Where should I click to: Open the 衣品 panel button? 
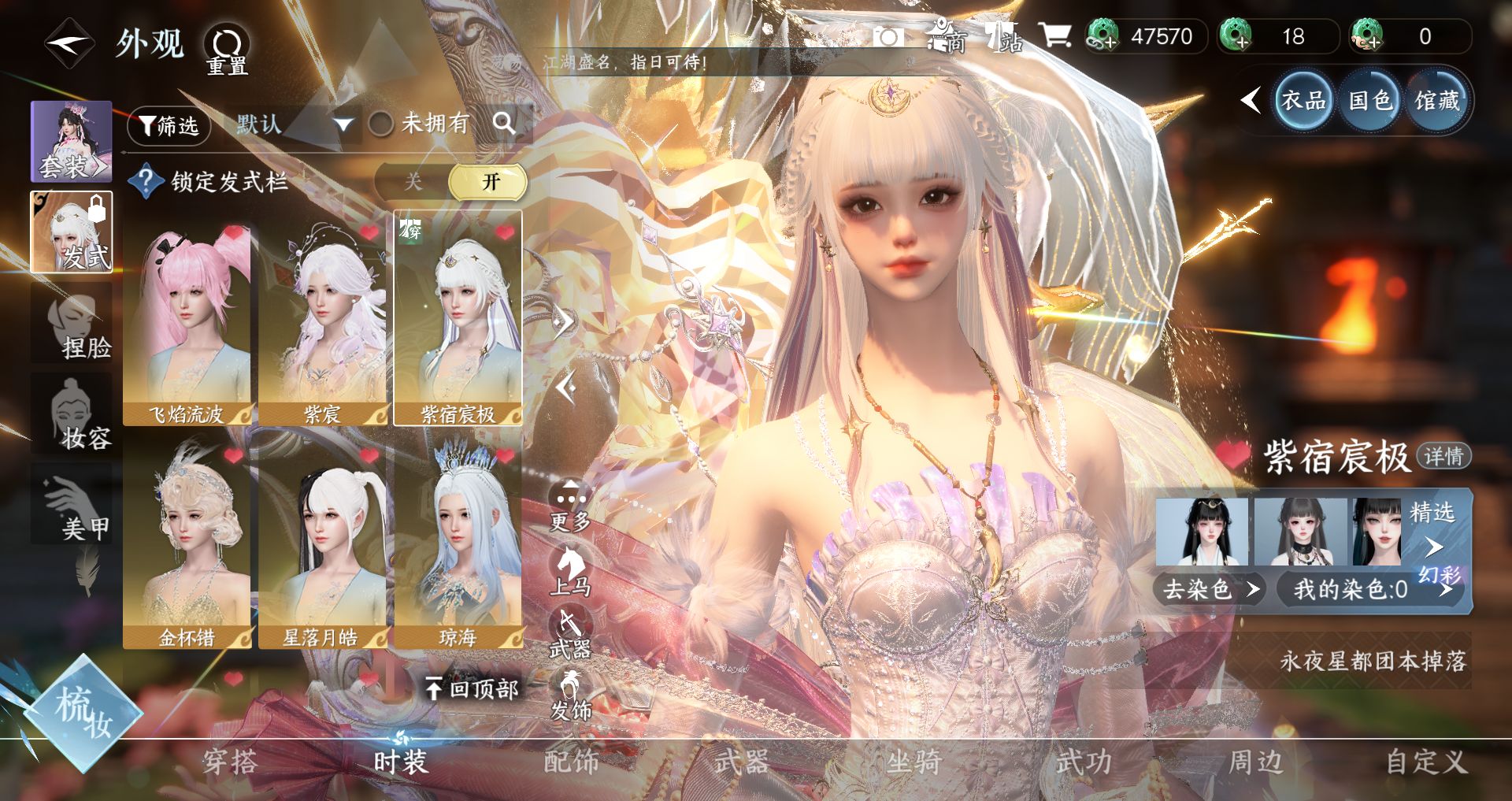[1303, 101]
